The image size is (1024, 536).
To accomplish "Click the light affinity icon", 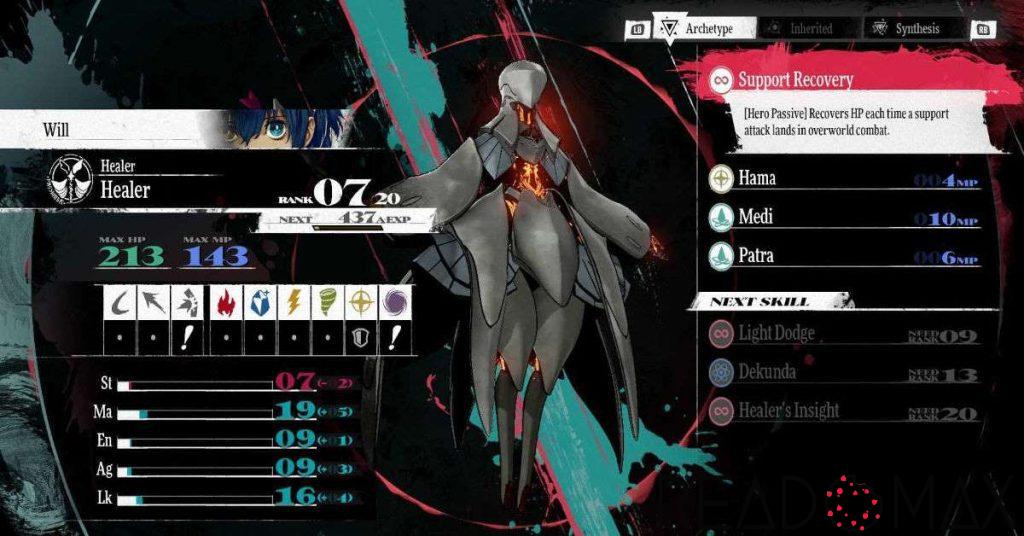I will [x=359, y=303].
